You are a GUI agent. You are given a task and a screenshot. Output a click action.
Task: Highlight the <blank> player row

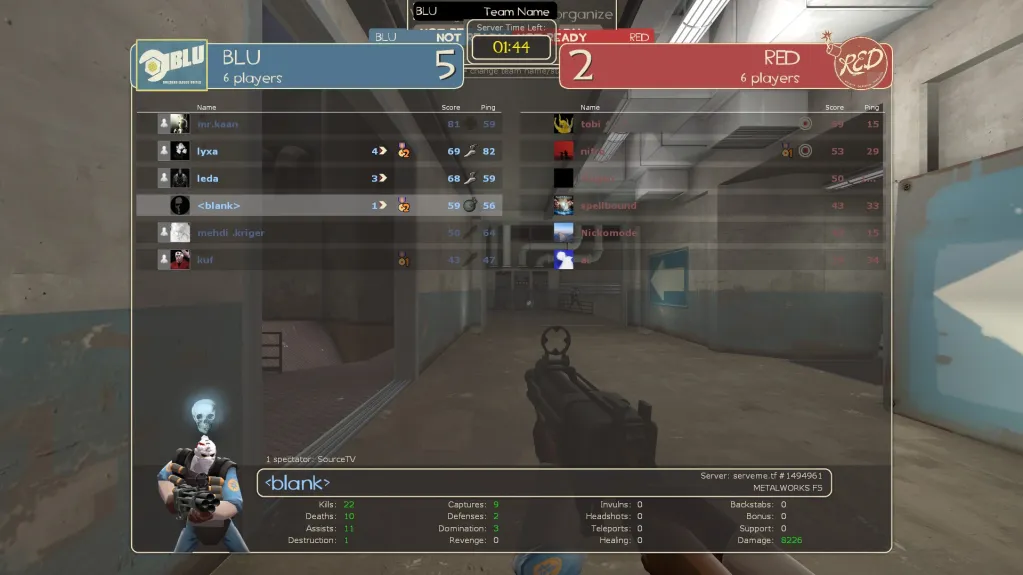tap(318, 205)
